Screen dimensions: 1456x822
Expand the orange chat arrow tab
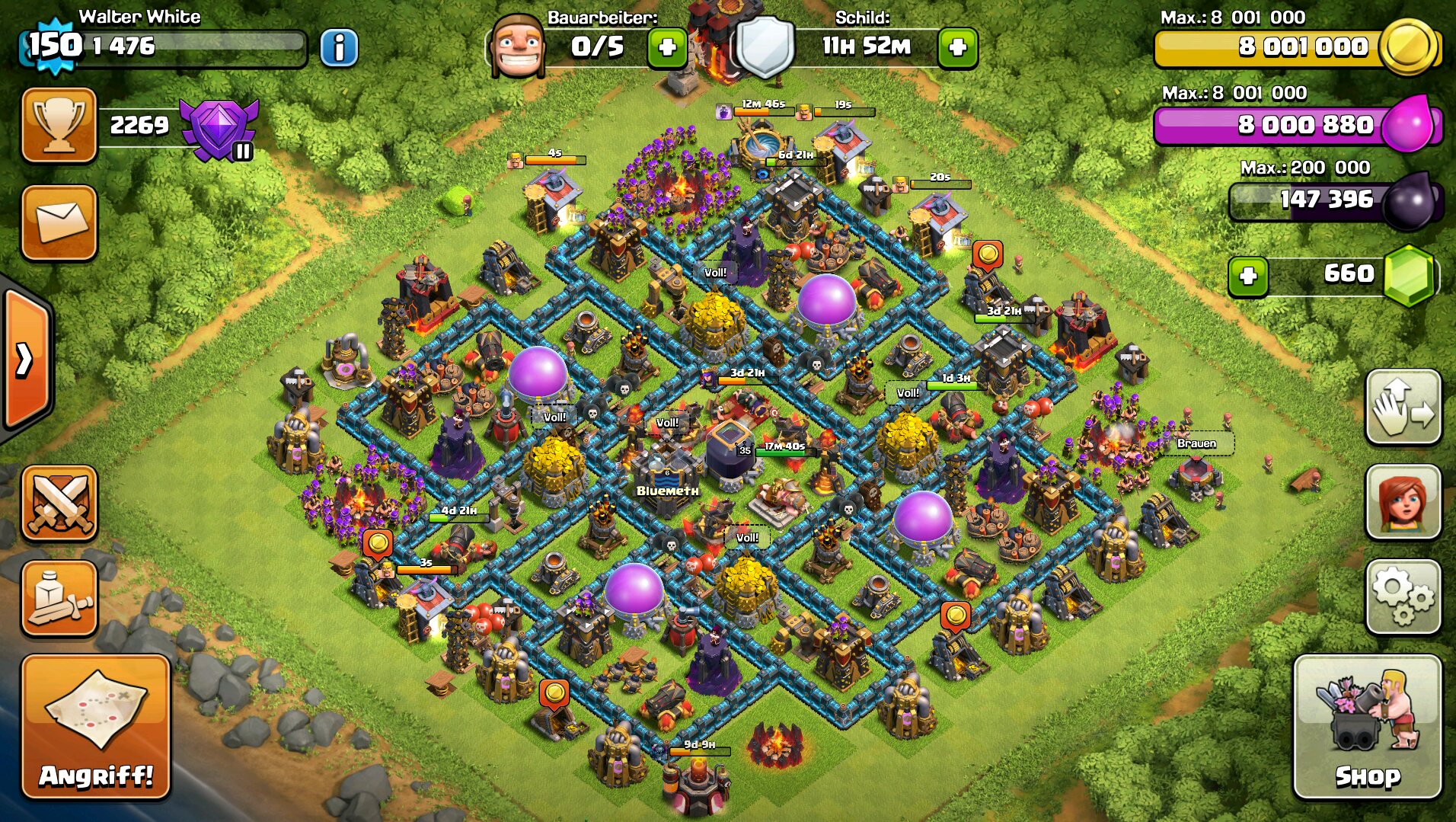(25, 360)
